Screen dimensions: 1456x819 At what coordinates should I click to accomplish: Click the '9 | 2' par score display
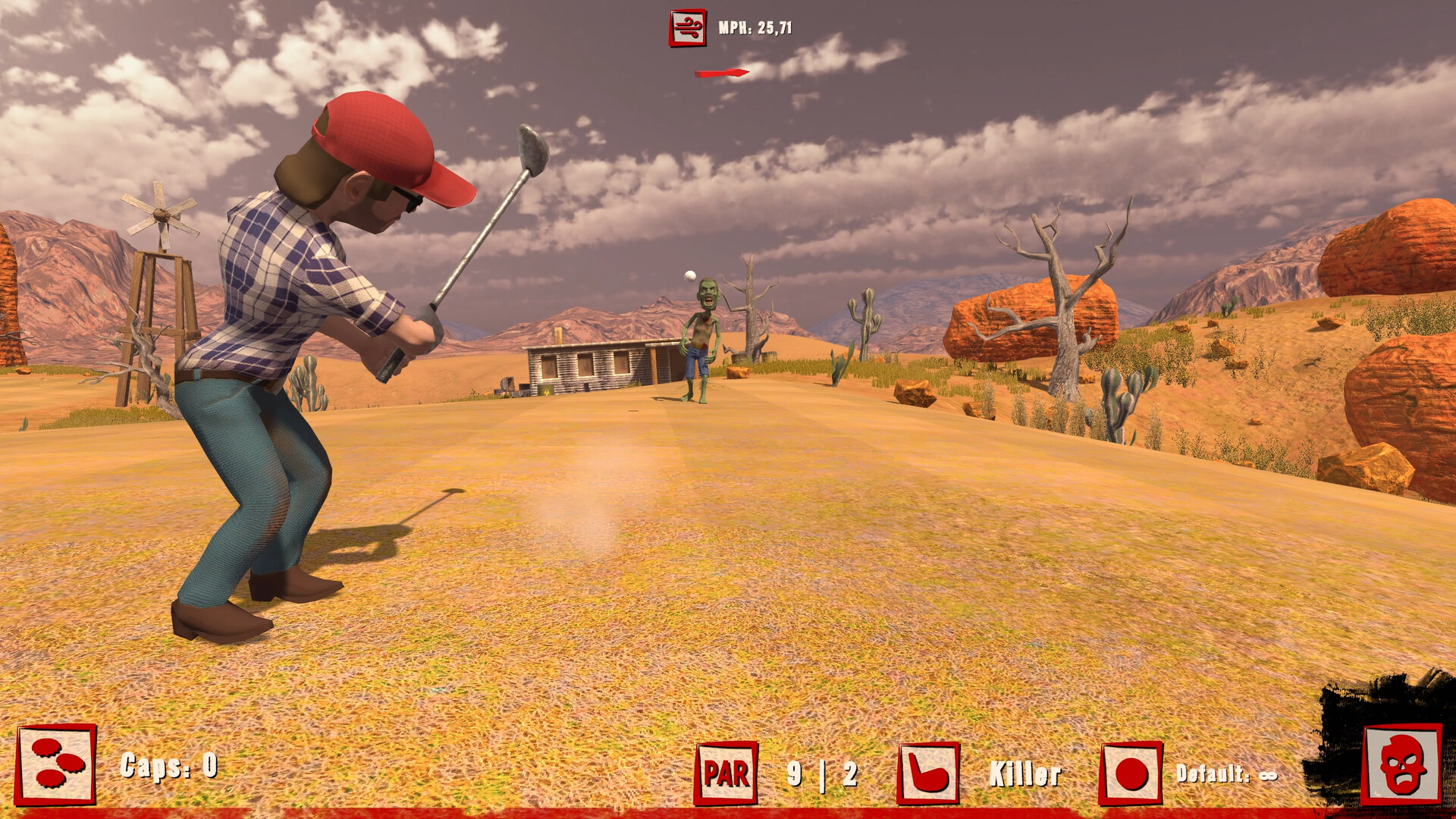(823, 773)
